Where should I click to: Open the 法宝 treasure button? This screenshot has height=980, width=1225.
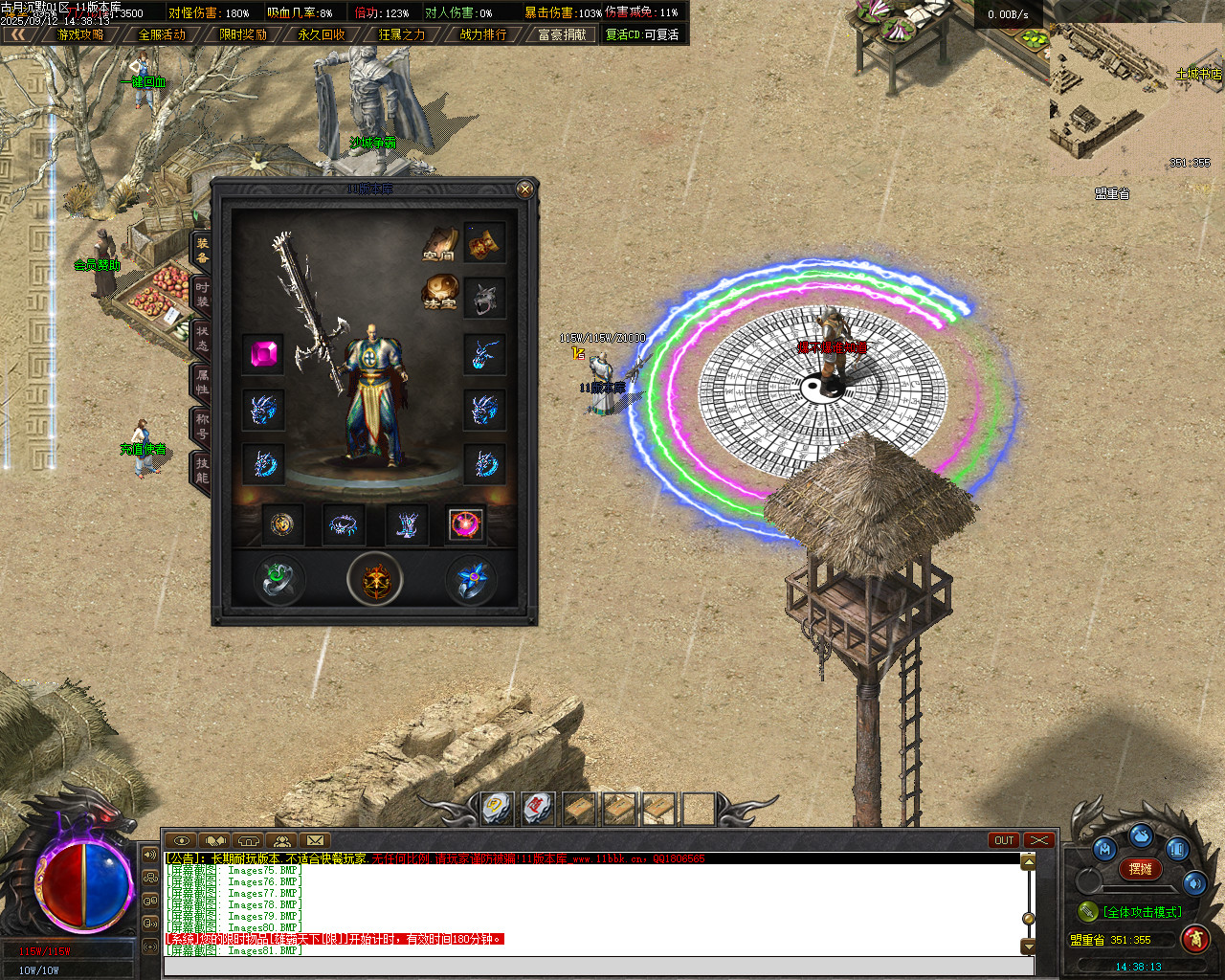coord(440,294)
